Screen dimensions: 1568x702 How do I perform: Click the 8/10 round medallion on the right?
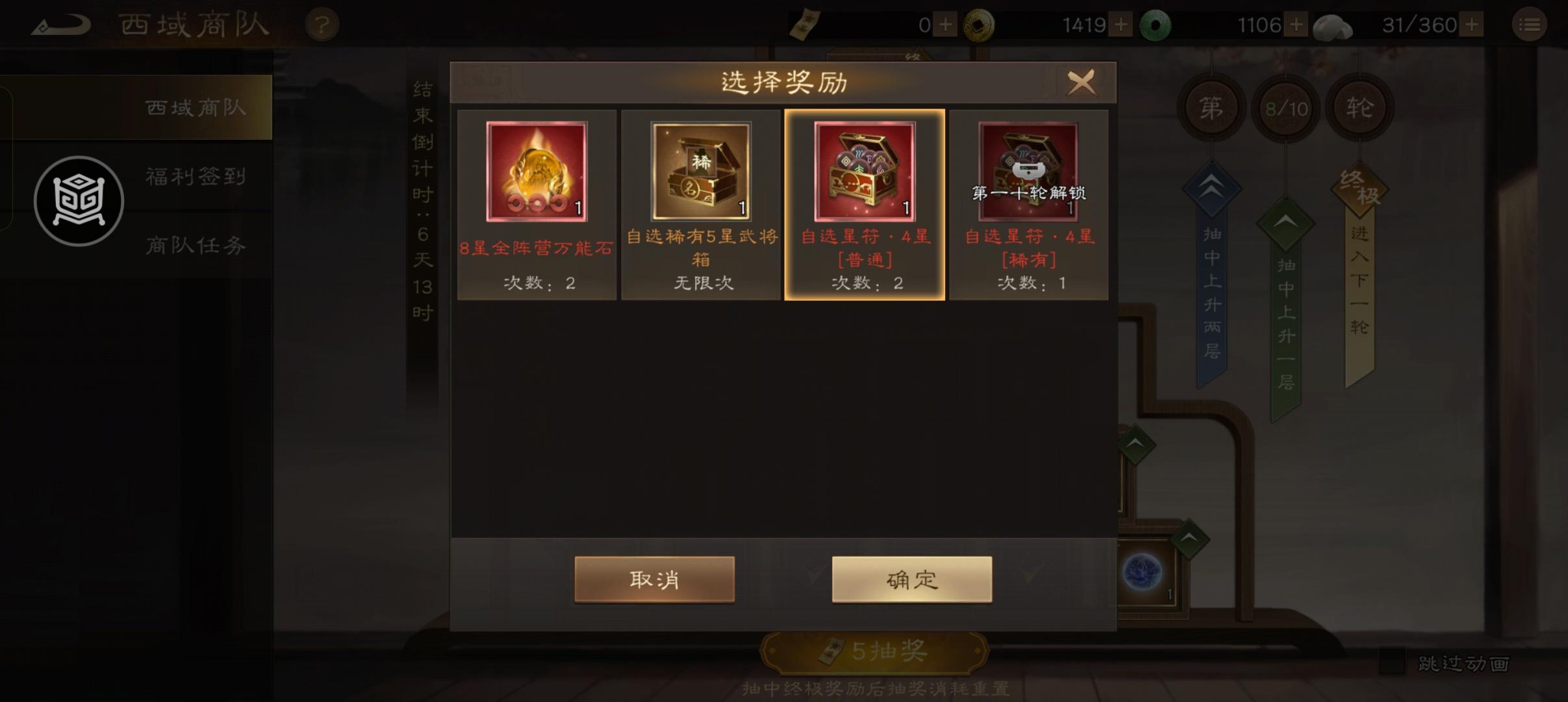[1285, 107]
